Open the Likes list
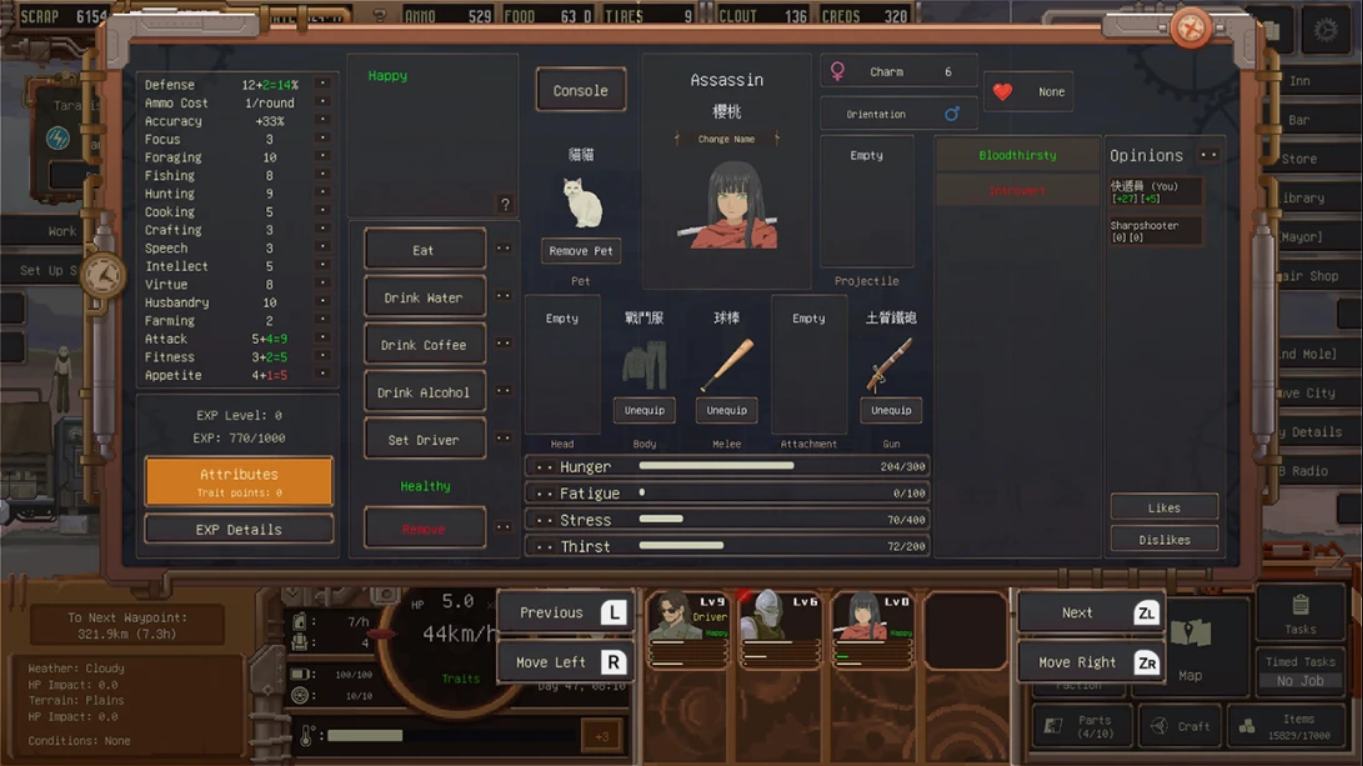1363x766 pixels. tap(1164, 507)
